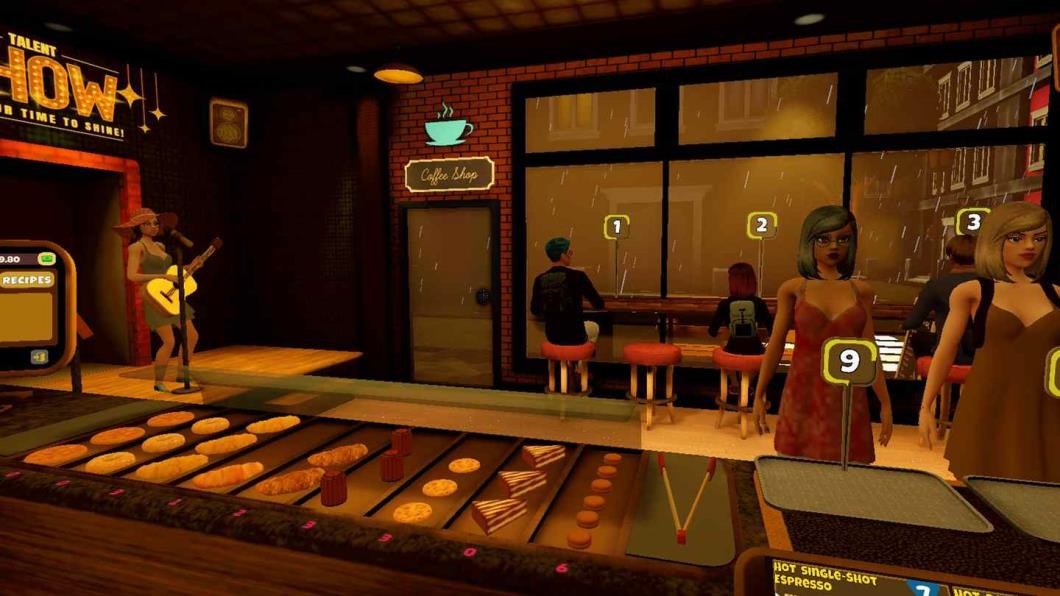Select customer order marker number 9
Screen dimensions: 1060x596
(849, 361)
